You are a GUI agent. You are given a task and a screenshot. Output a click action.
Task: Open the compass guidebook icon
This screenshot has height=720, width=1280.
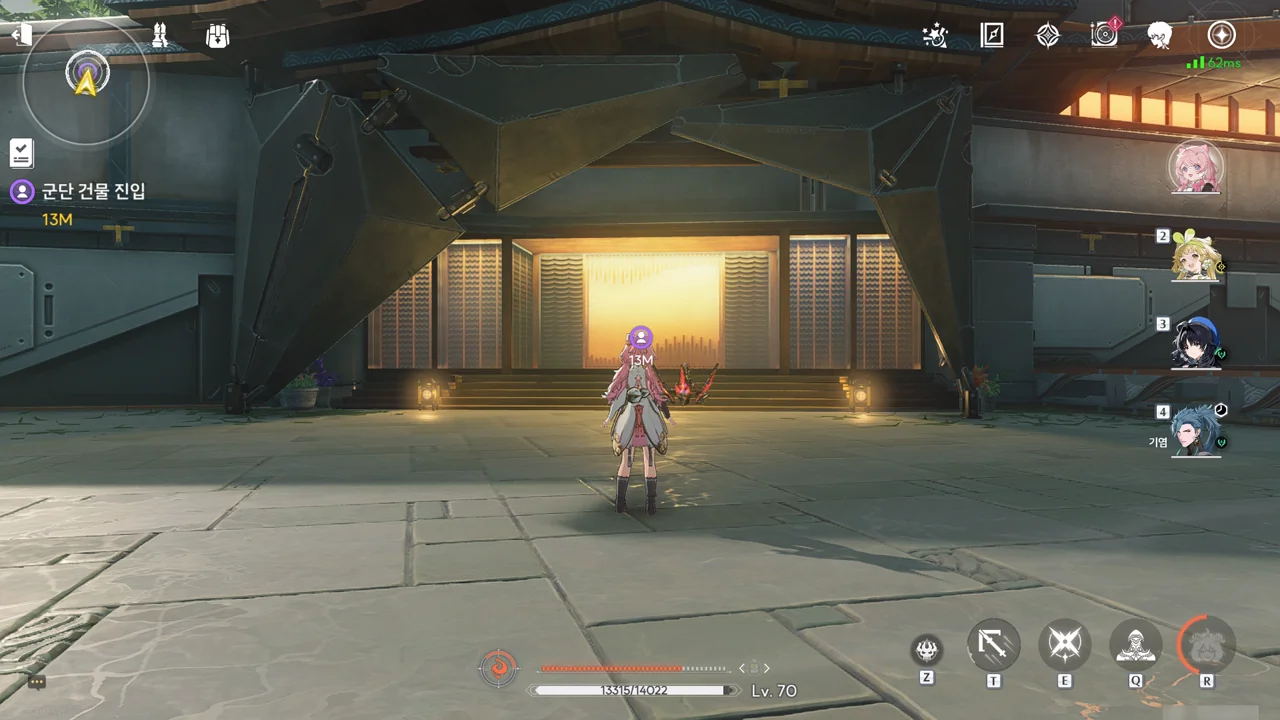(991, 36)
